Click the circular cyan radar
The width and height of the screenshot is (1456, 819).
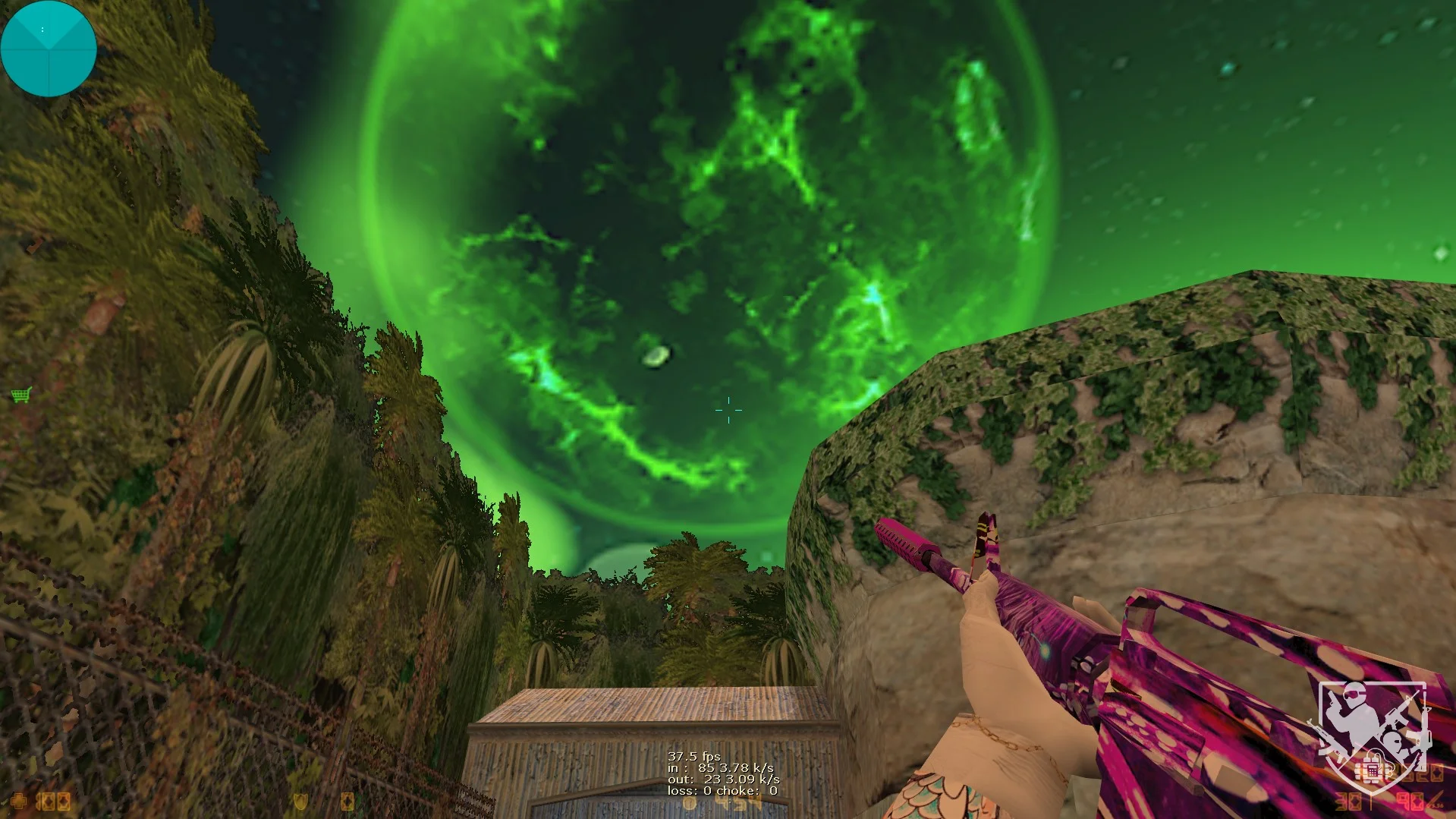tap(49, 49)
